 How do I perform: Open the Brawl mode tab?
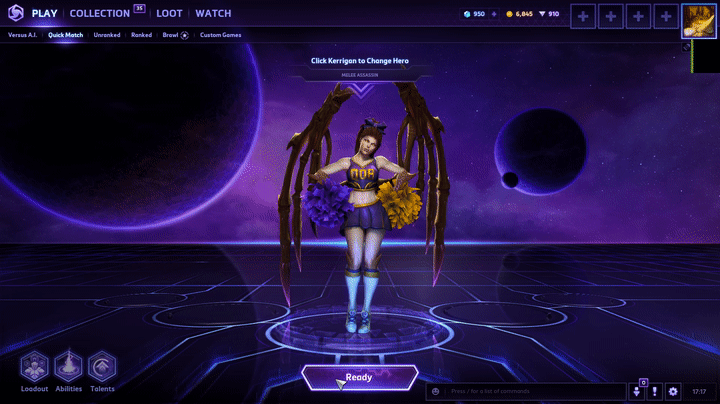click(171, 35)
